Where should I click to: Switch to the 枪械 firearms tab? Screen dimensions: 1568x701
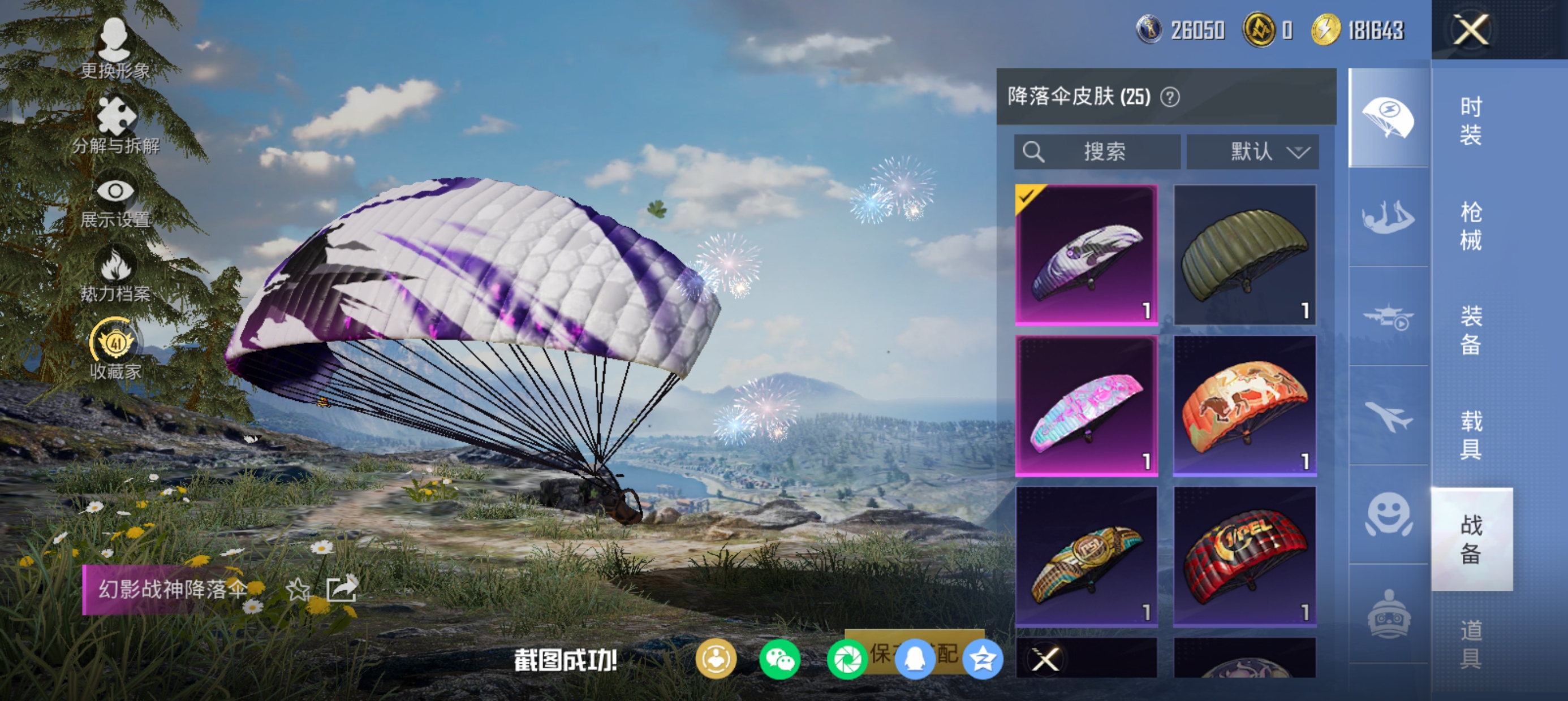pos(1471,226)
